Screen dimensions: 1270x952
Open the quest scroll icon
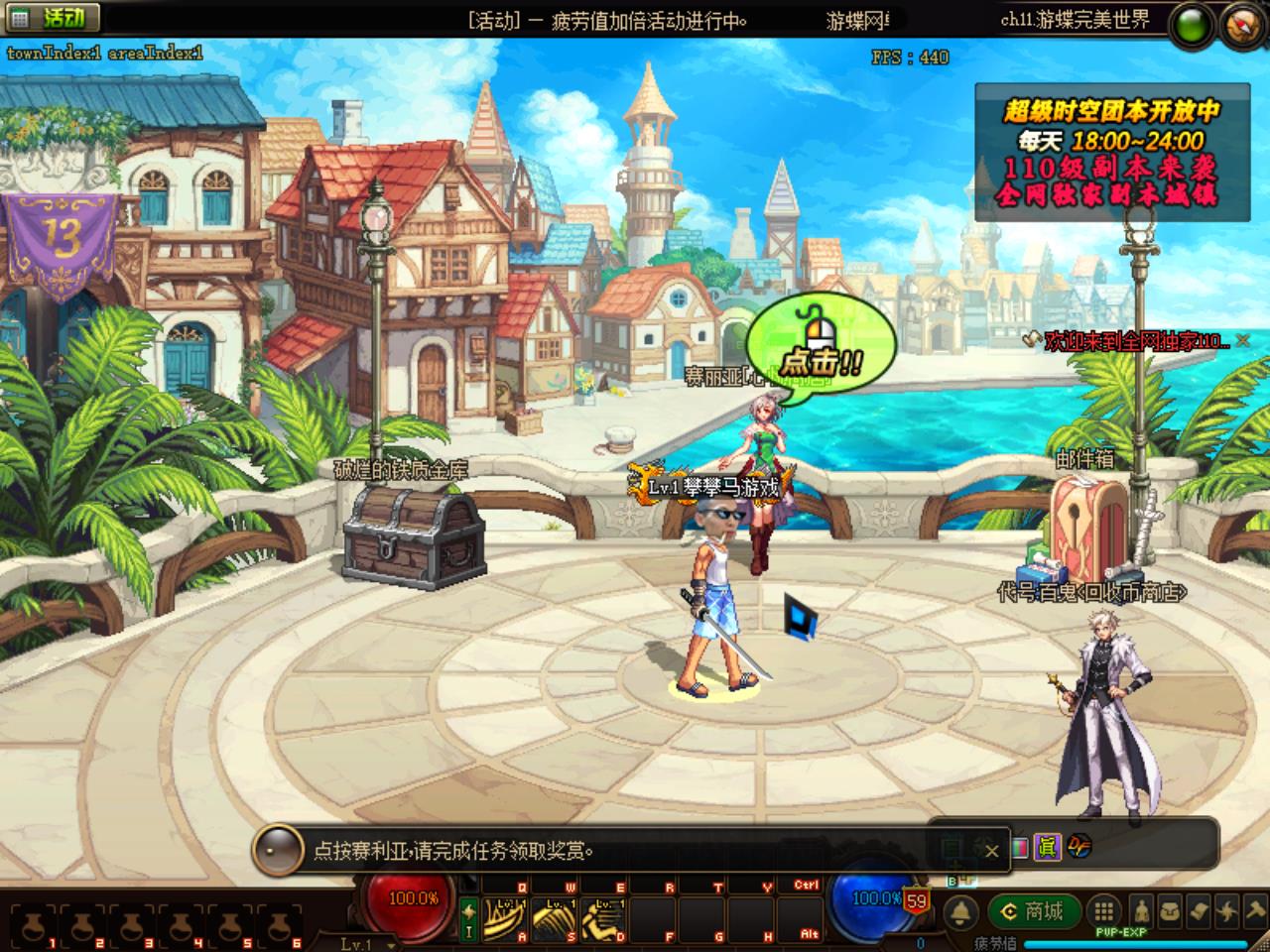click(x=1199, y=911)
